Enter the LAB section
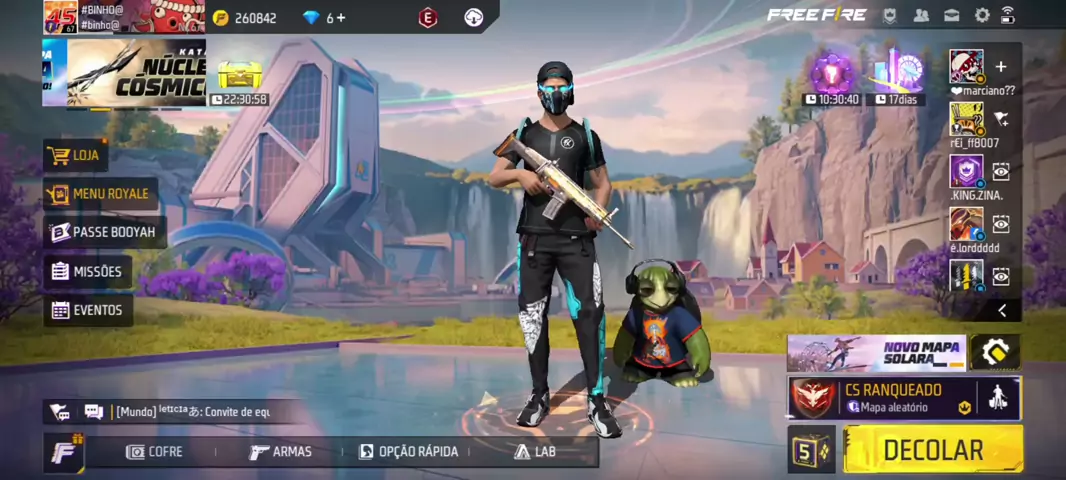1066x480 pixels. pyautogui.click(x=535, y=452)
